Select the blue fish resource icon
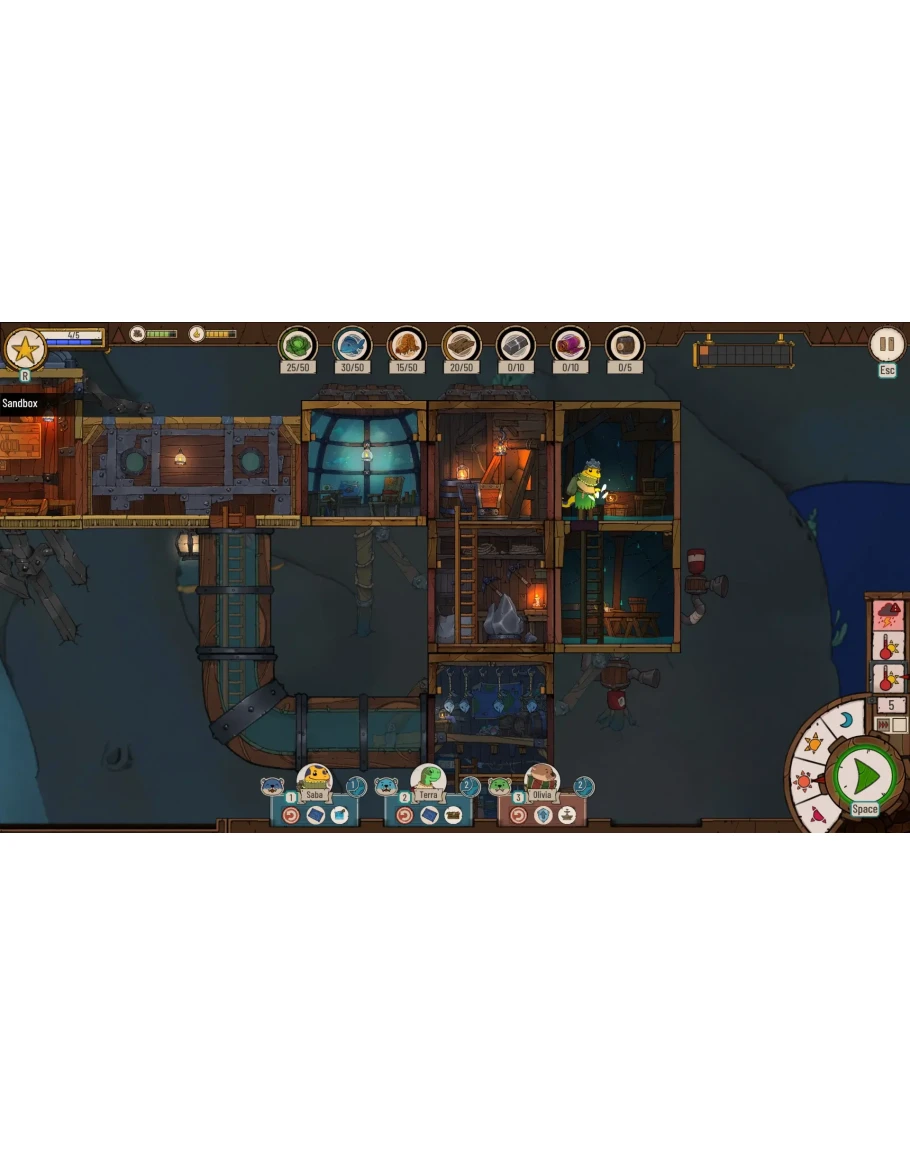Screen dimensions: 910x1155 pyautogui.click(x=352, y=345)
